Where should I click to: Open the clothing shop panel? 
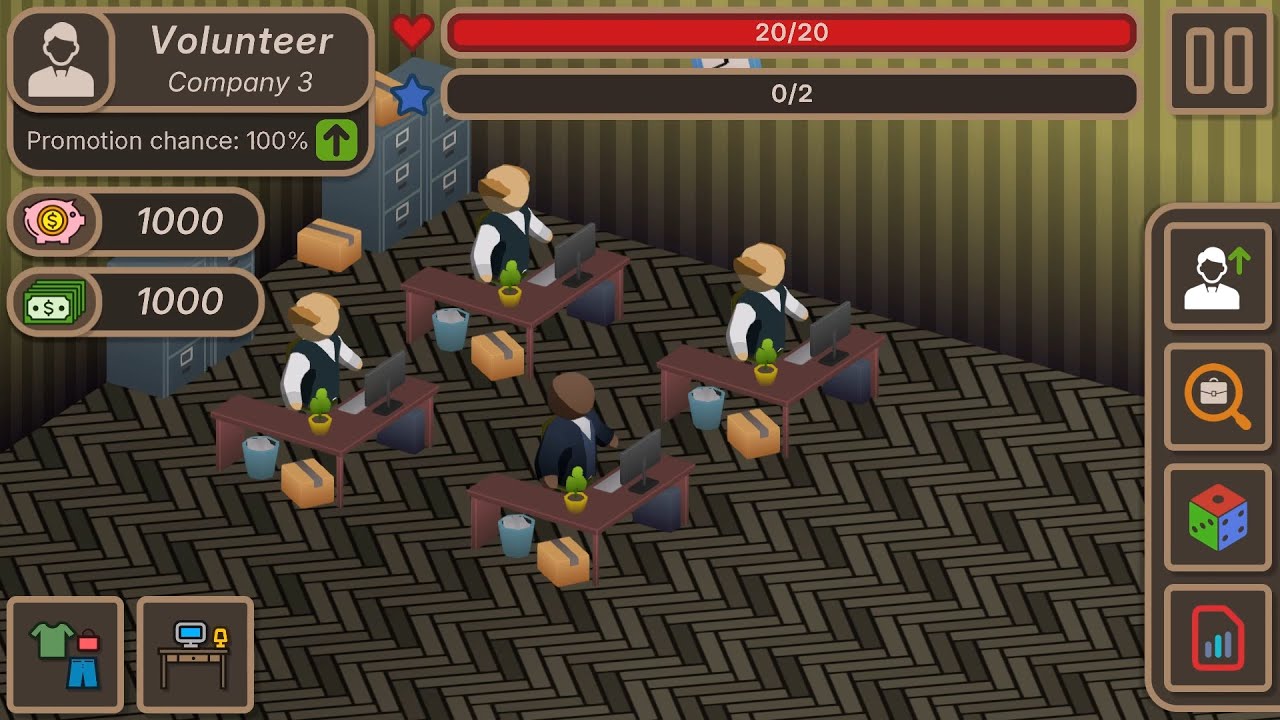[64, 655]
